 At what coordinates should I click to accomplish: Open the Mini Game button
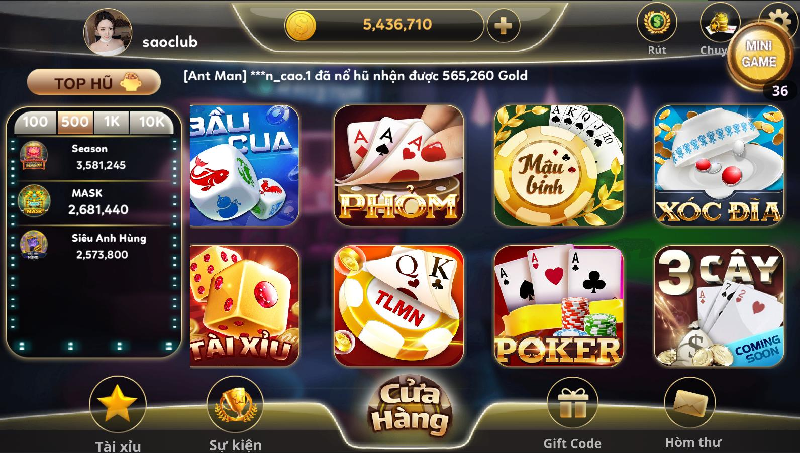point(759,54)
